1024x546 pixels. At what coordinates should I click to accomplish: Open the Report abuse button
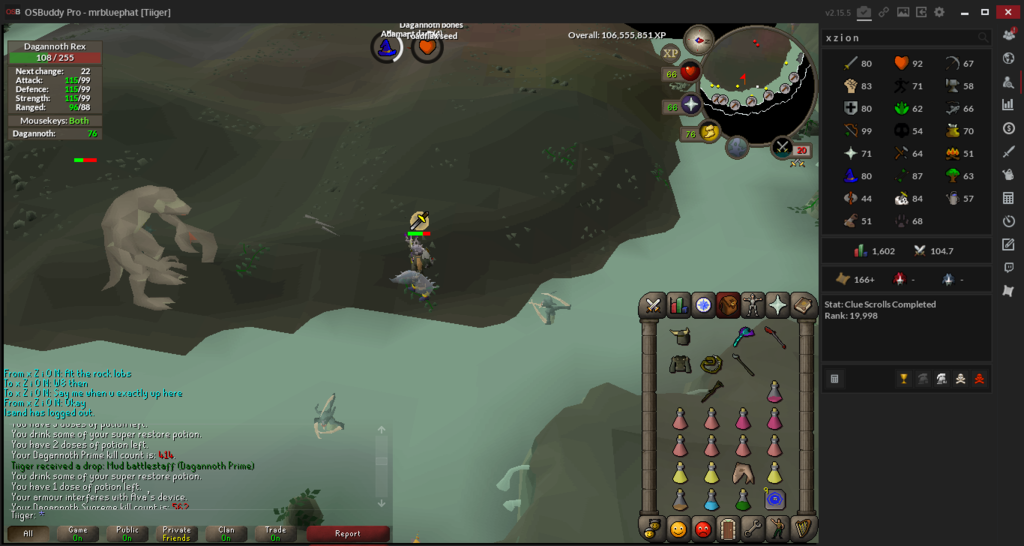point(347,533)
